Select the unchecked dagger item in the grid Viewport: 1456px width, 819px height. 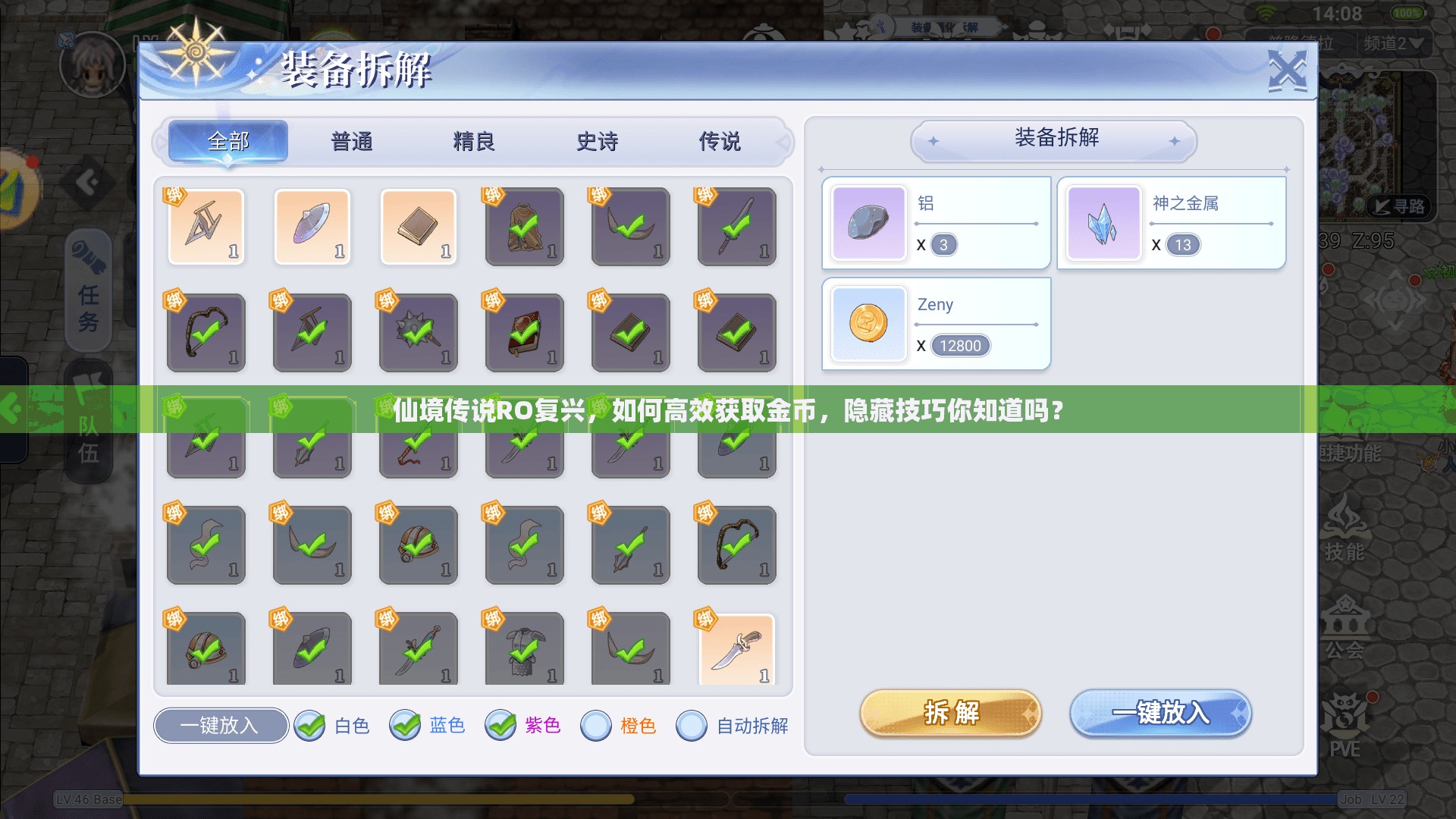coord(736,648)
